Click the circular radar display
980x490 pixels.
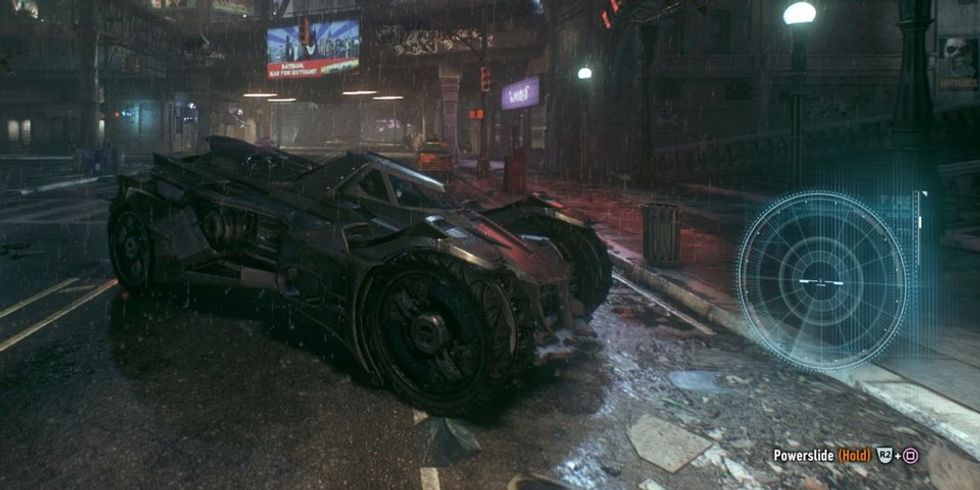pyautogui.click(x=822, y=281)
